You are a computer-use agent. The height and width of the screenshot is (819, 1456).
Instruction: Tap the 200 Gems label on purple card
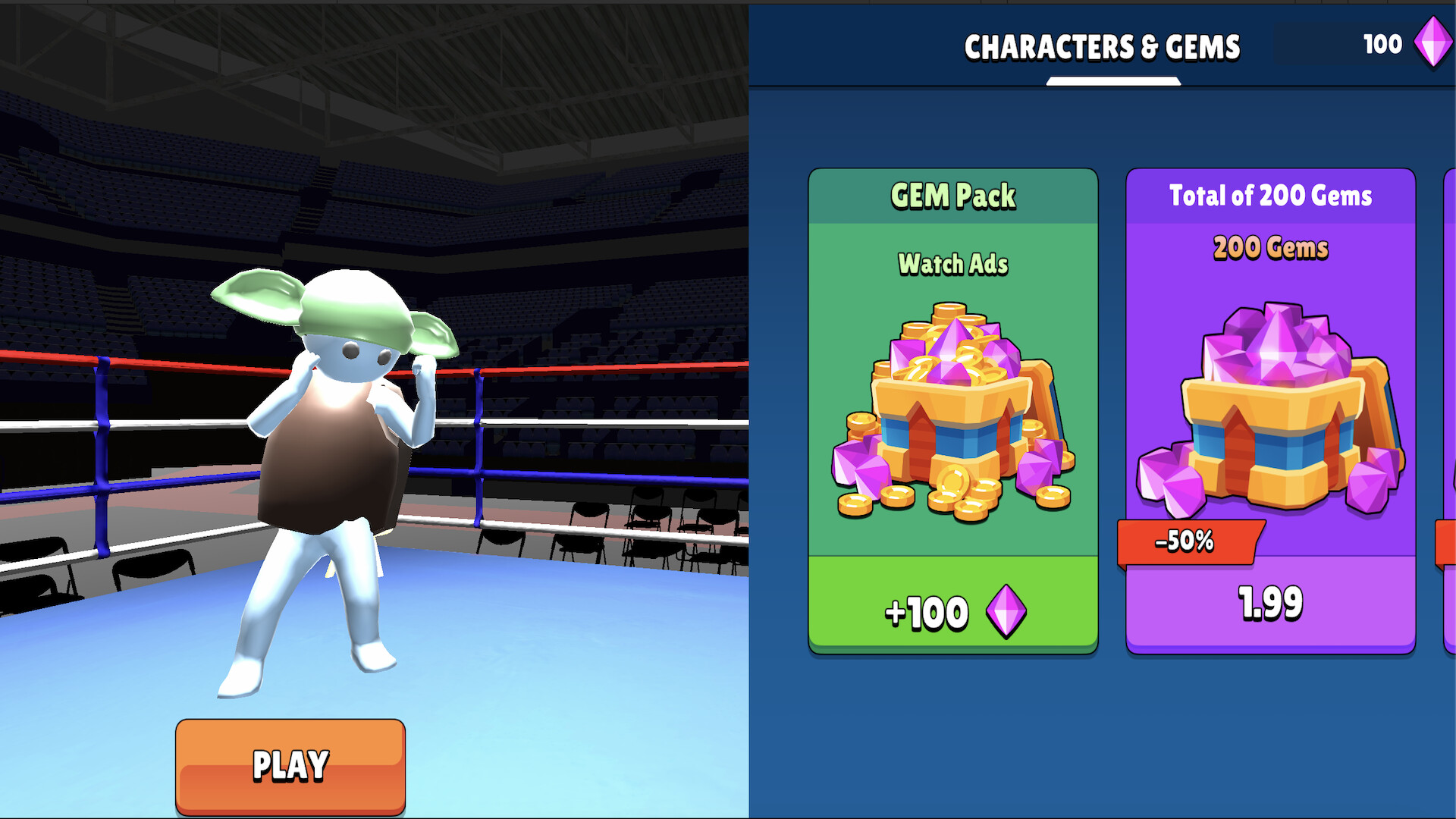tap(1270, 248)
